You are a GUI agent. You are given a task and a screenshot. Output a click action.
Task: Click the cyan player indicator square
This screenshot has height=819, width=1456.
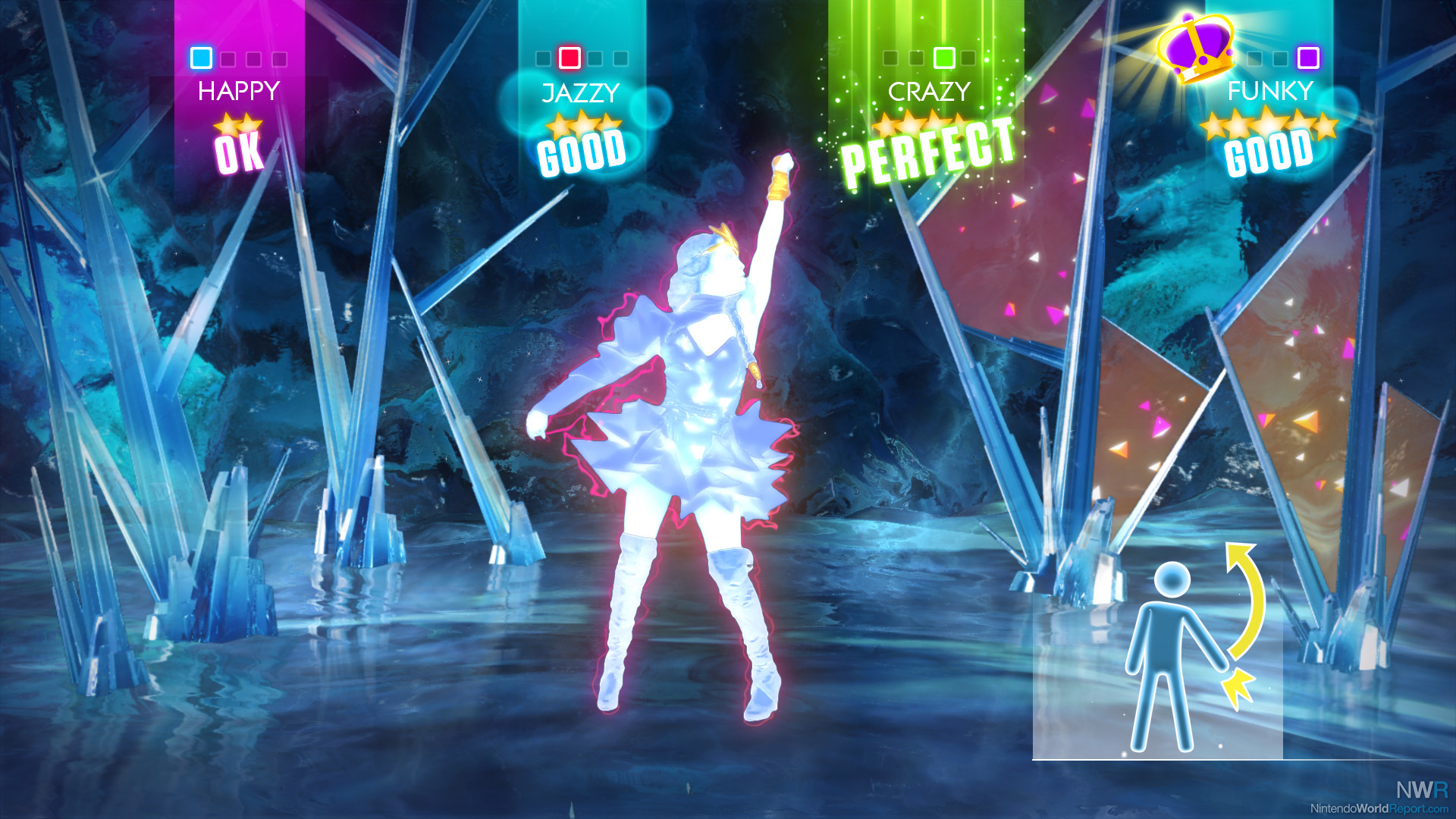[201, 58]
